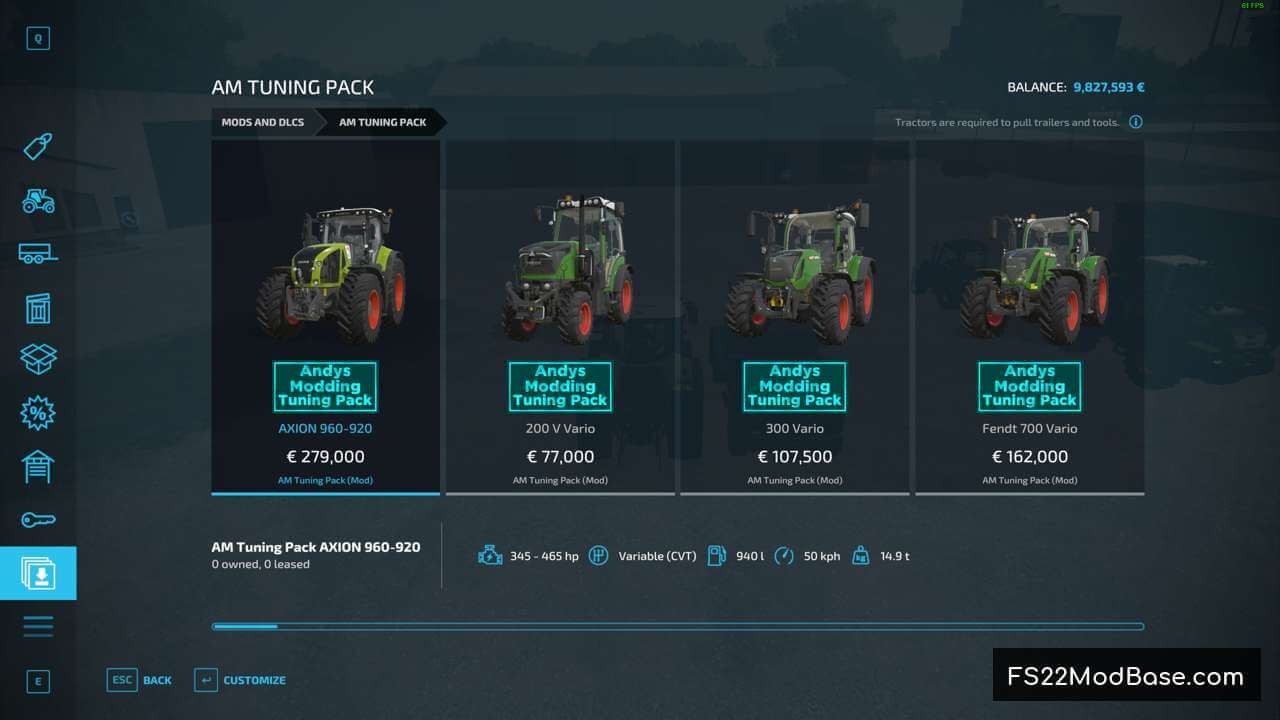
Task: Open the Brands category with price tag icon
Action: 38,147
